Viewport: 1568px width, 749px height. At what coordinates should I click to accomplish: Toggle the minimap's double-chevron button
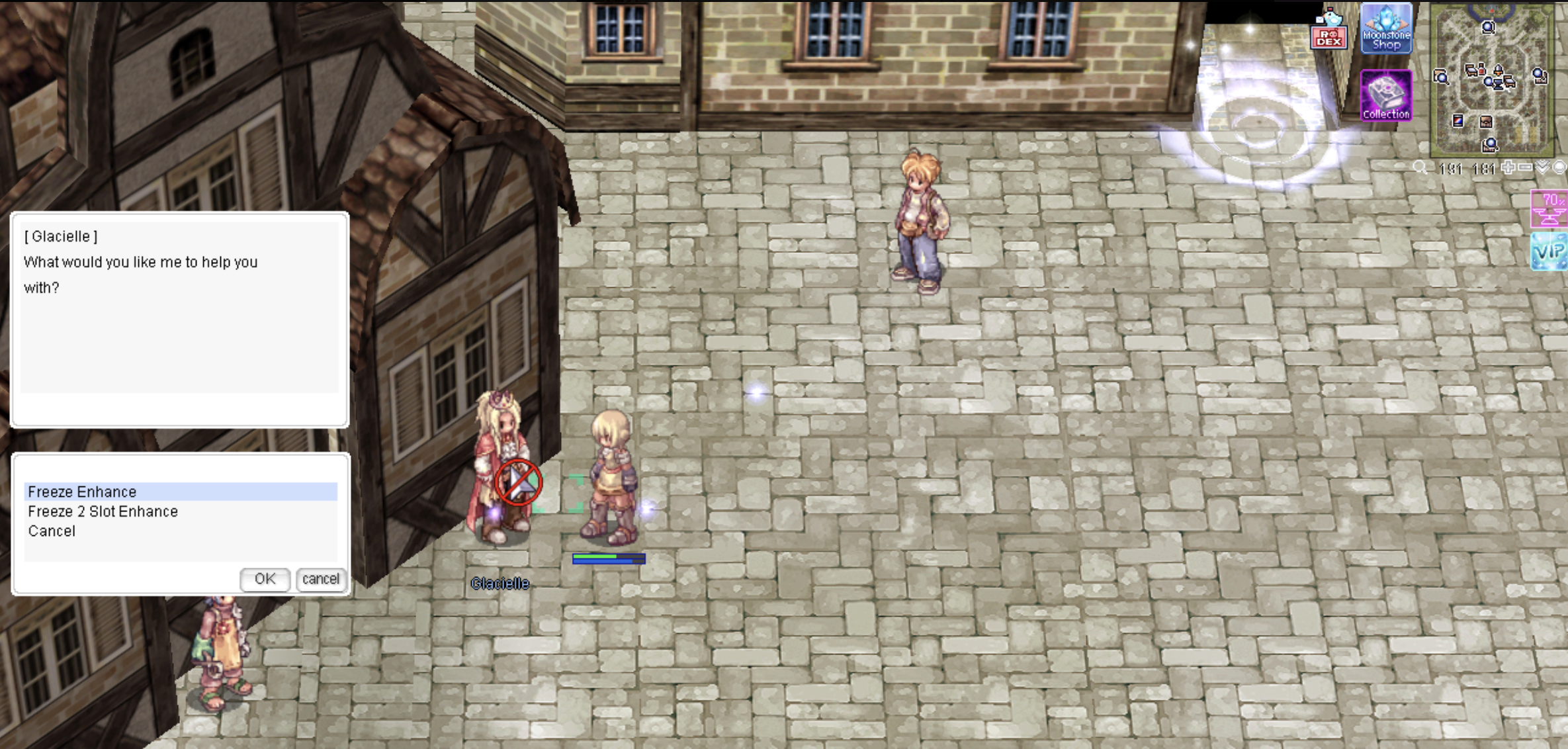(1542, 167)
